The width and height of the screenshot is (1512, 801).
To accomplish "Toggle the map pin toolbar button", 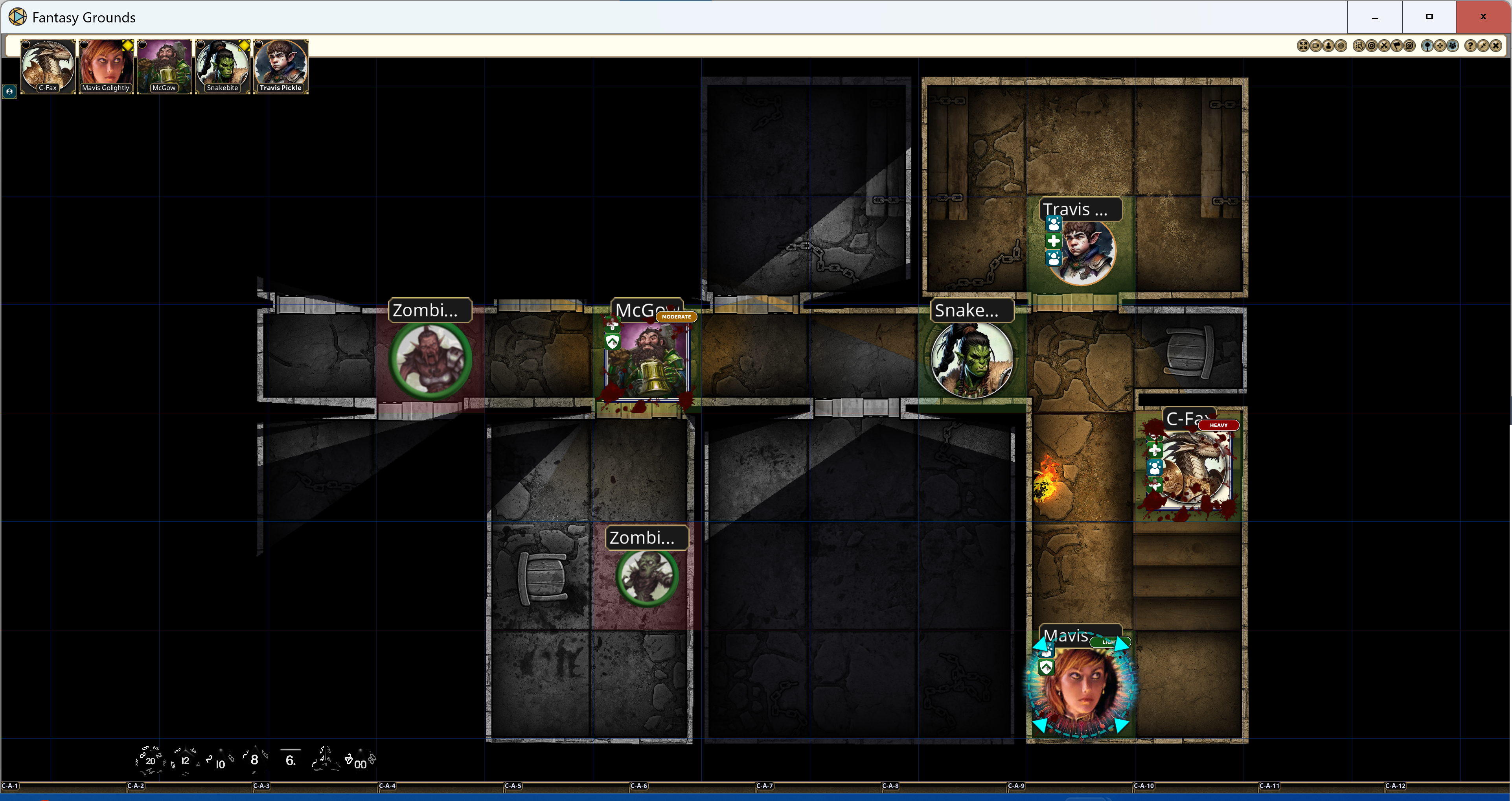I will pos(1427,46).
